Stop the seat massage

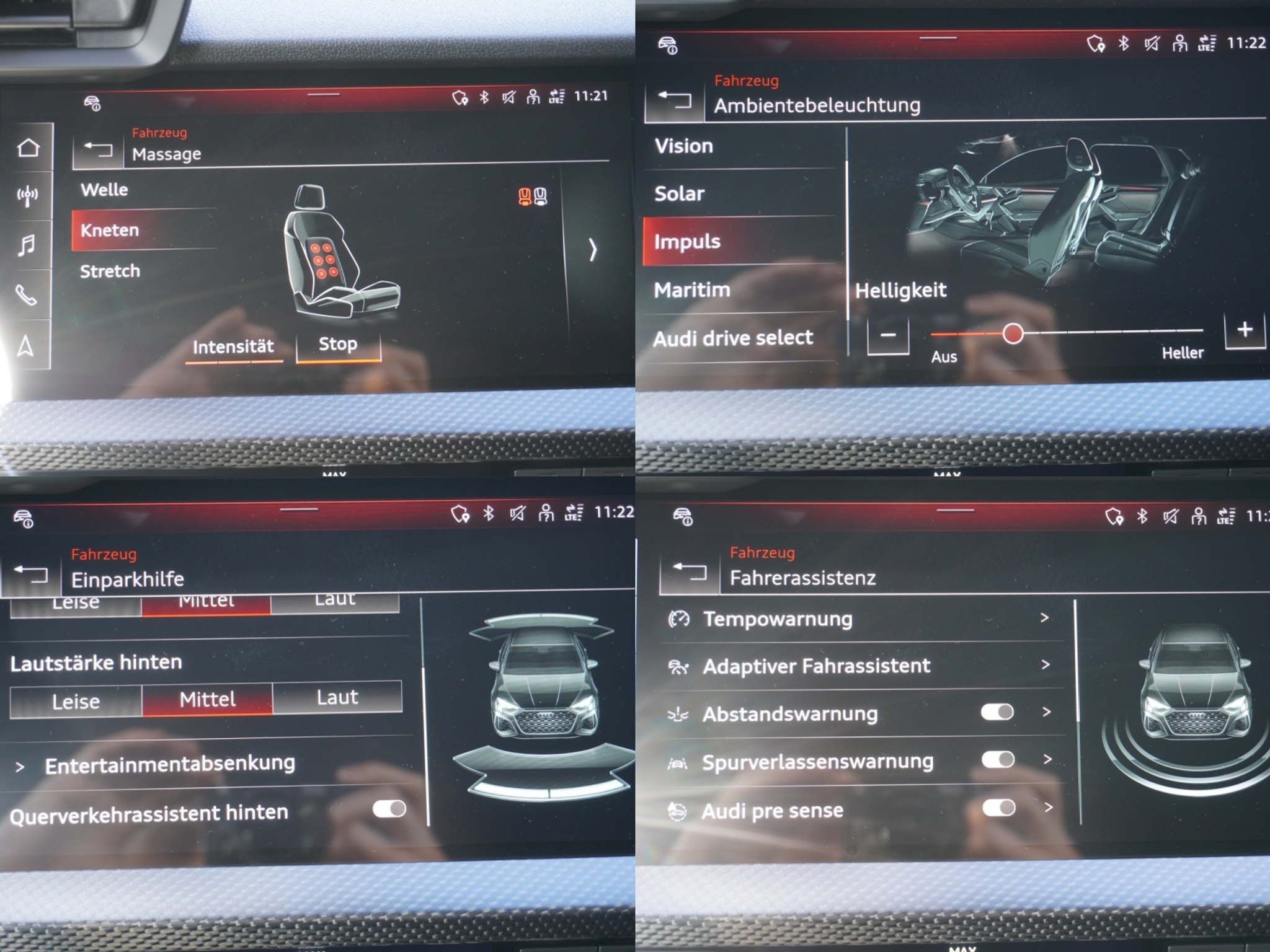pyautogui.click(x=338, y=345)
